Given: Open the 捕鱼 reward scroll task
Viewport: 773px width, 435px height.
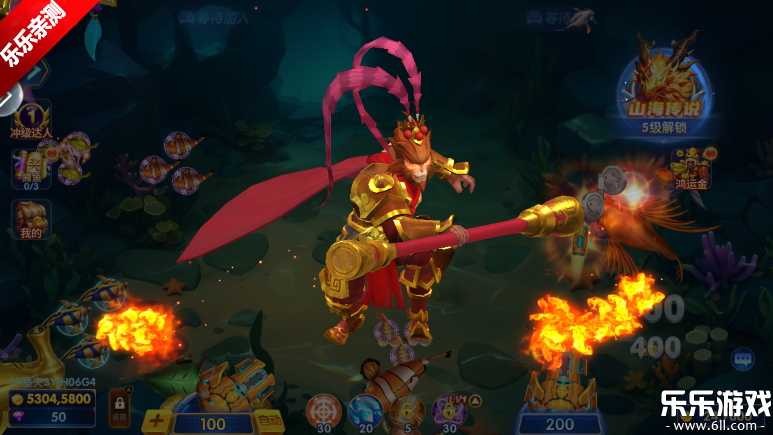Looking at the screenshot, I should (30, 167).
